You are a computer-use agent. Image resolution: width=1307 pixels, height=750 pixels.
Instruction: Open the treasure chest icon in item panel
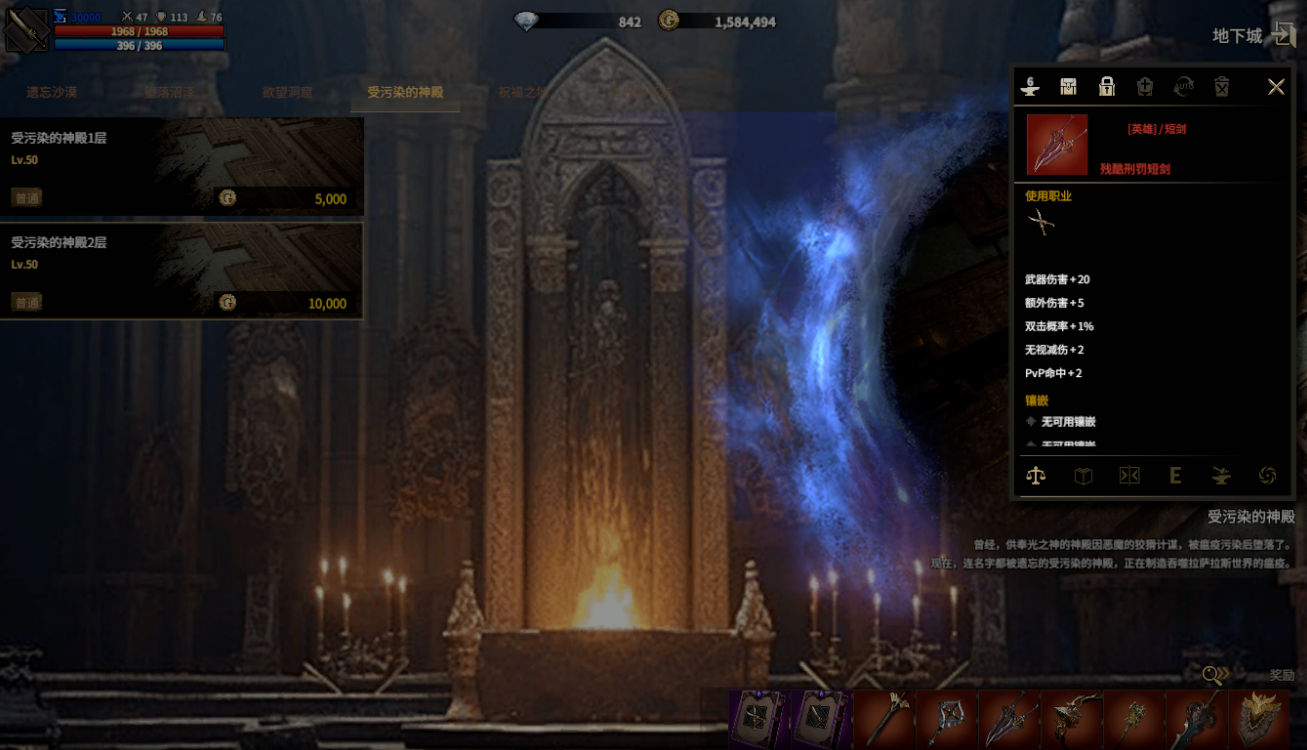tap(1068, 87)
